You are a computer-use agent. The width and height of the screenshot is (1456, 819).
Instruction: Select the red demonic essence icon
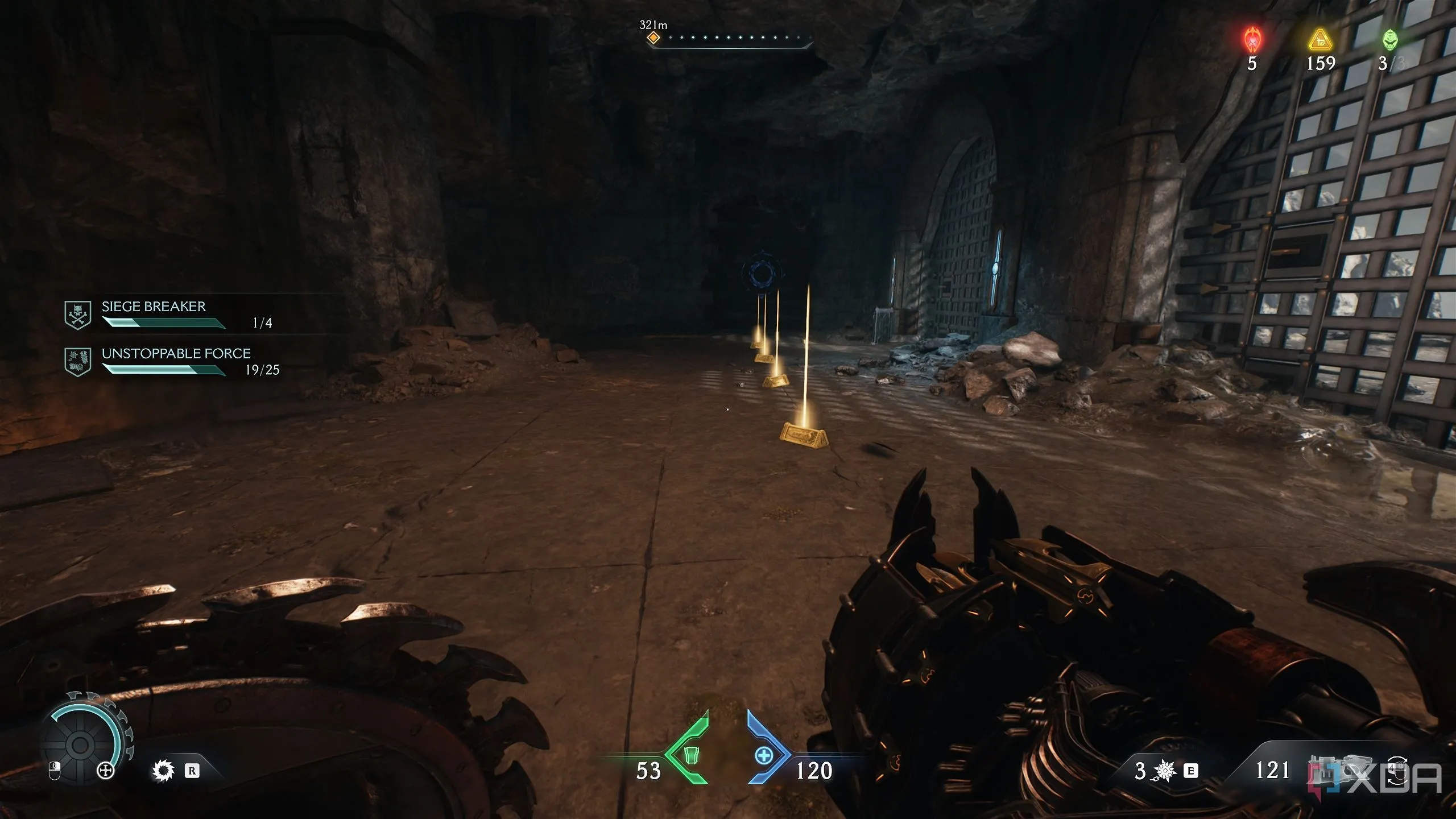point(1252,40)
